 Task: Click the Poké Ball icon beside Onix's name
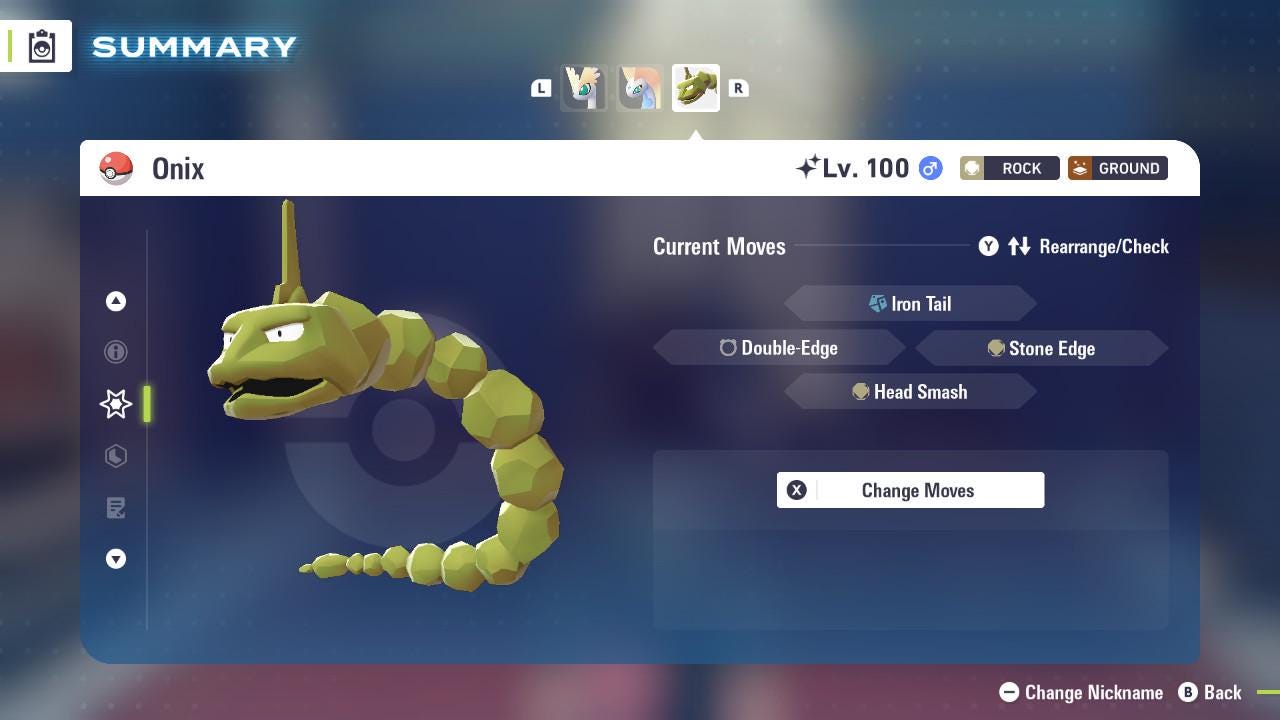click(117, 168)
